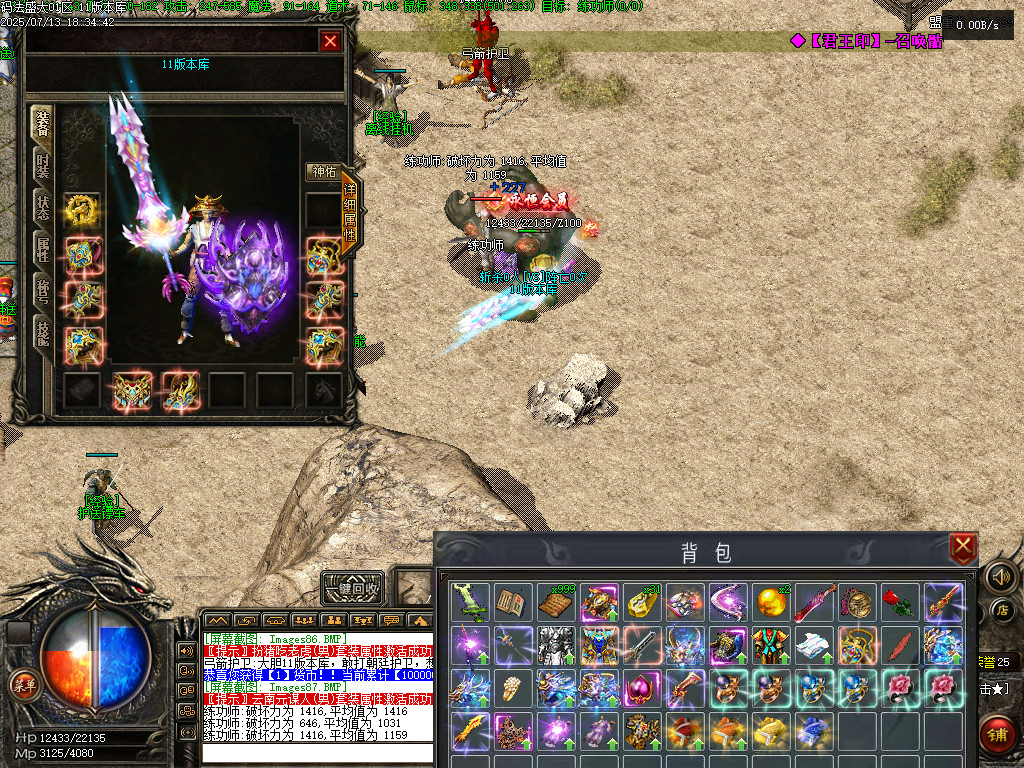
Task: Choose the open book item in backpack
Action: [511, 603]
